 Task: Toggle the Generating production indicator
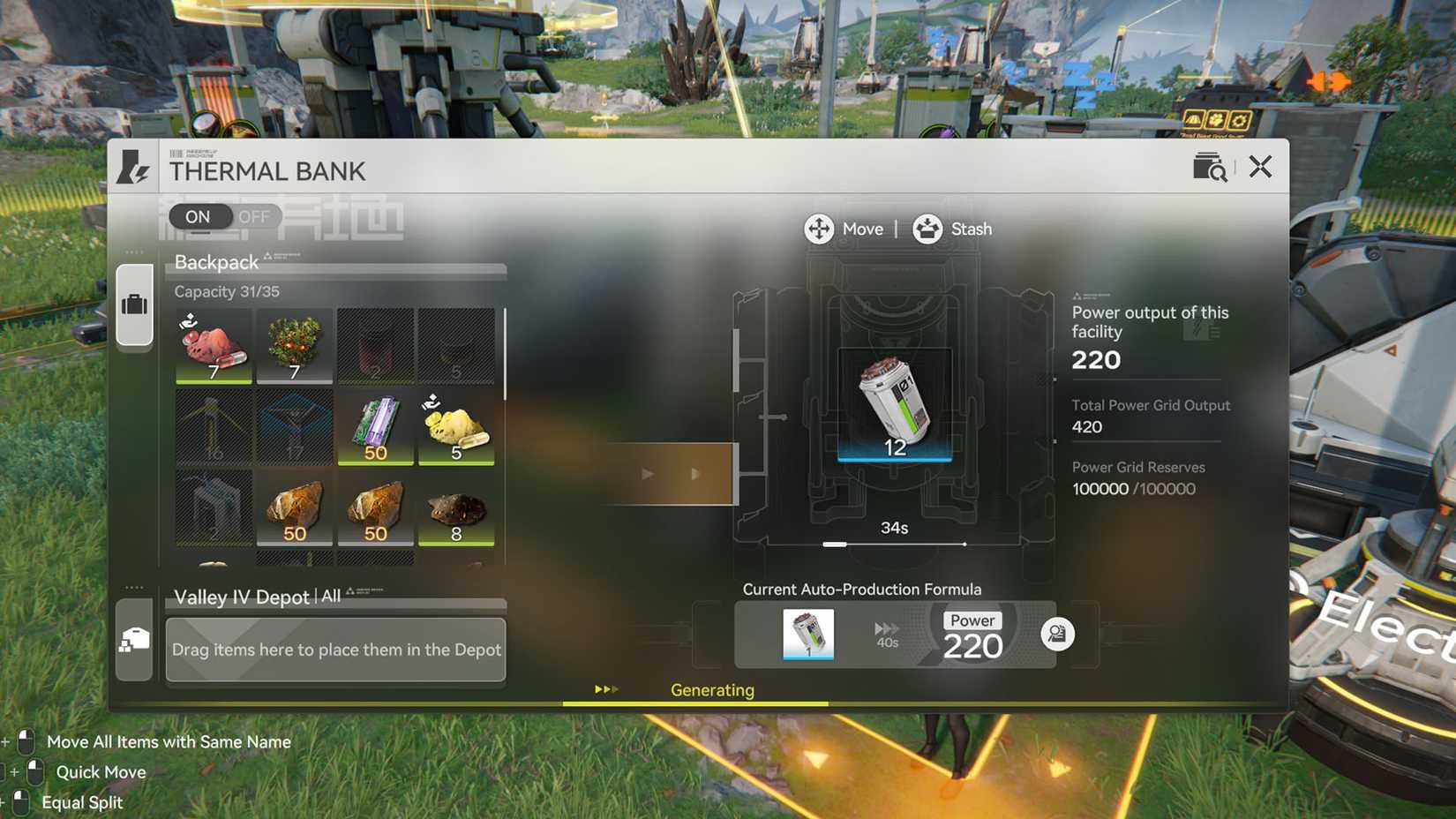pos(712,690)
